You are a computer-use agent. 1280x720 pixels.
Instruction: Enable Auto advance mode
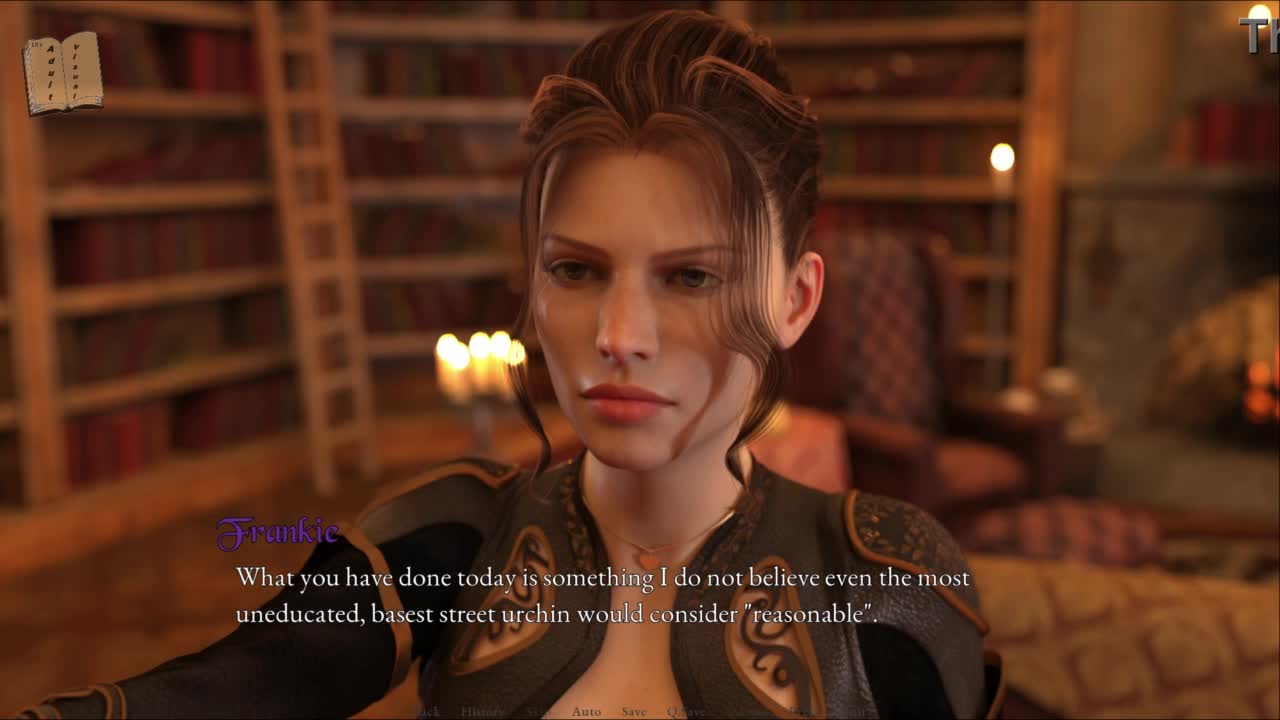586,712
